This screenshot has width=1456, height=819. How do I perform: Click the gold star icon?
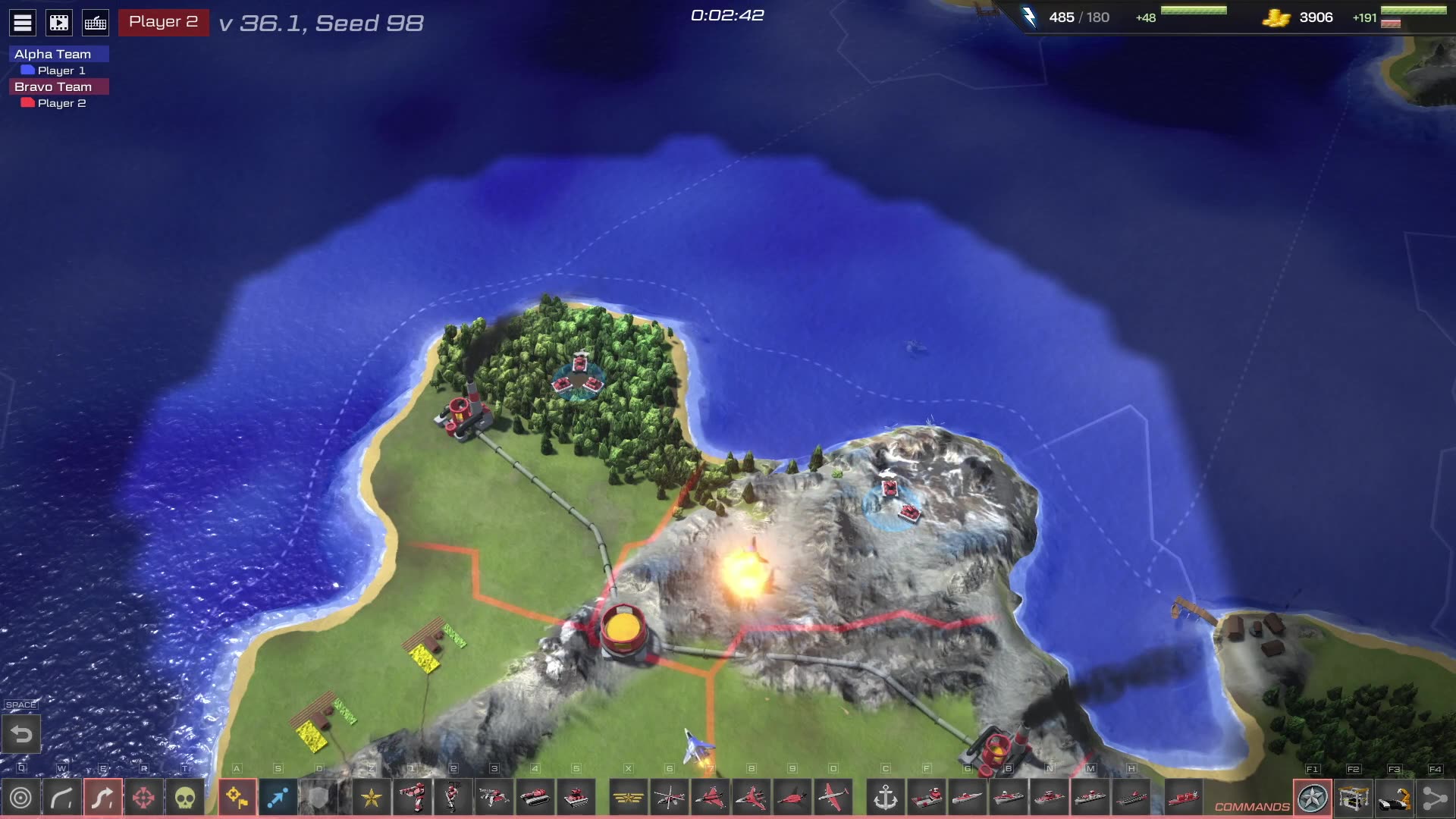(x=372, y=798)
